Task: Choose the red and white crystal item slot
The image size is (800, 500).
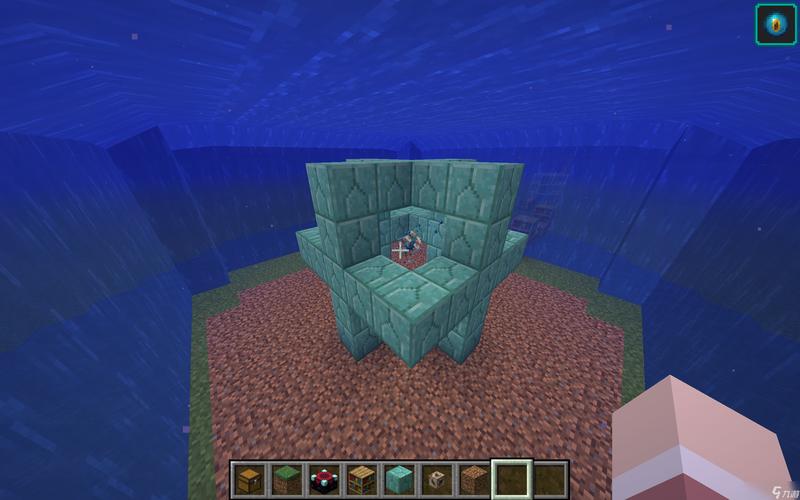Action: [324, 479]
